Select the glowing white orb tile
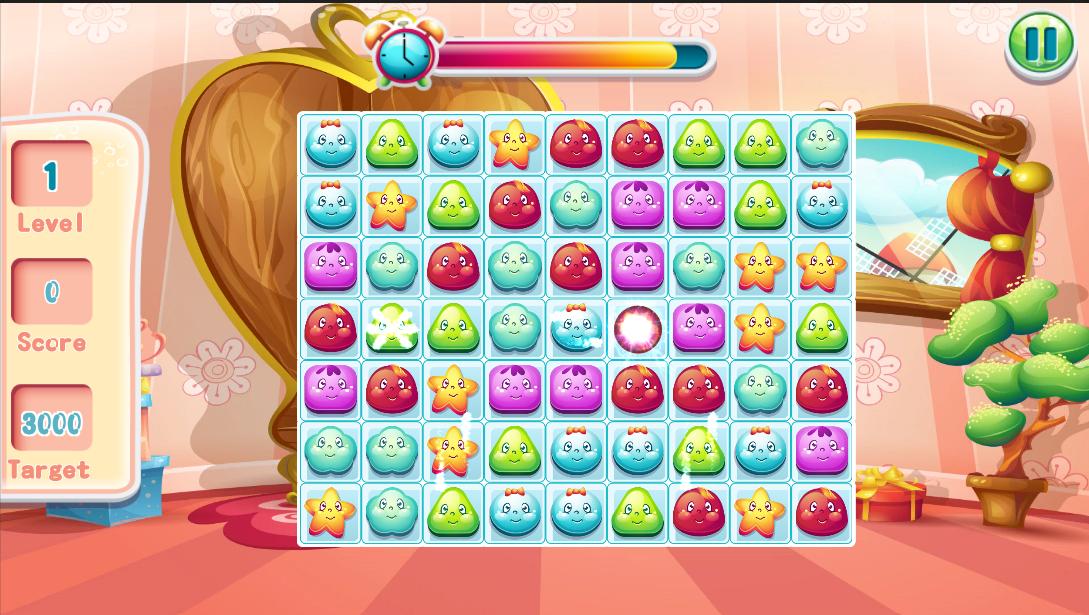The width and height of the screenshot is (1089, 615). 637,328
